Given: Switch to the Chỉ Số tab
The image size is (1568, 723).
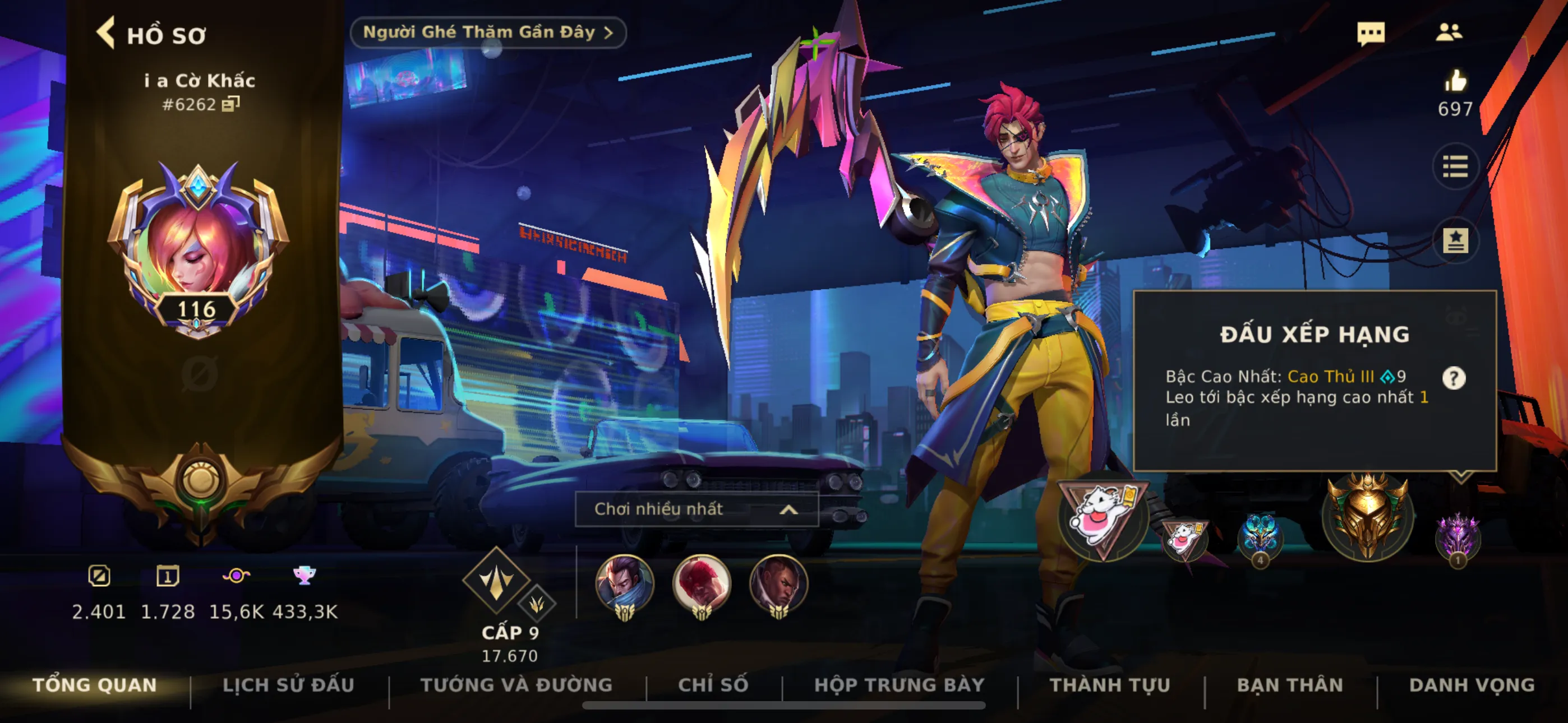Looking at the screenshot, I should 713,685.
